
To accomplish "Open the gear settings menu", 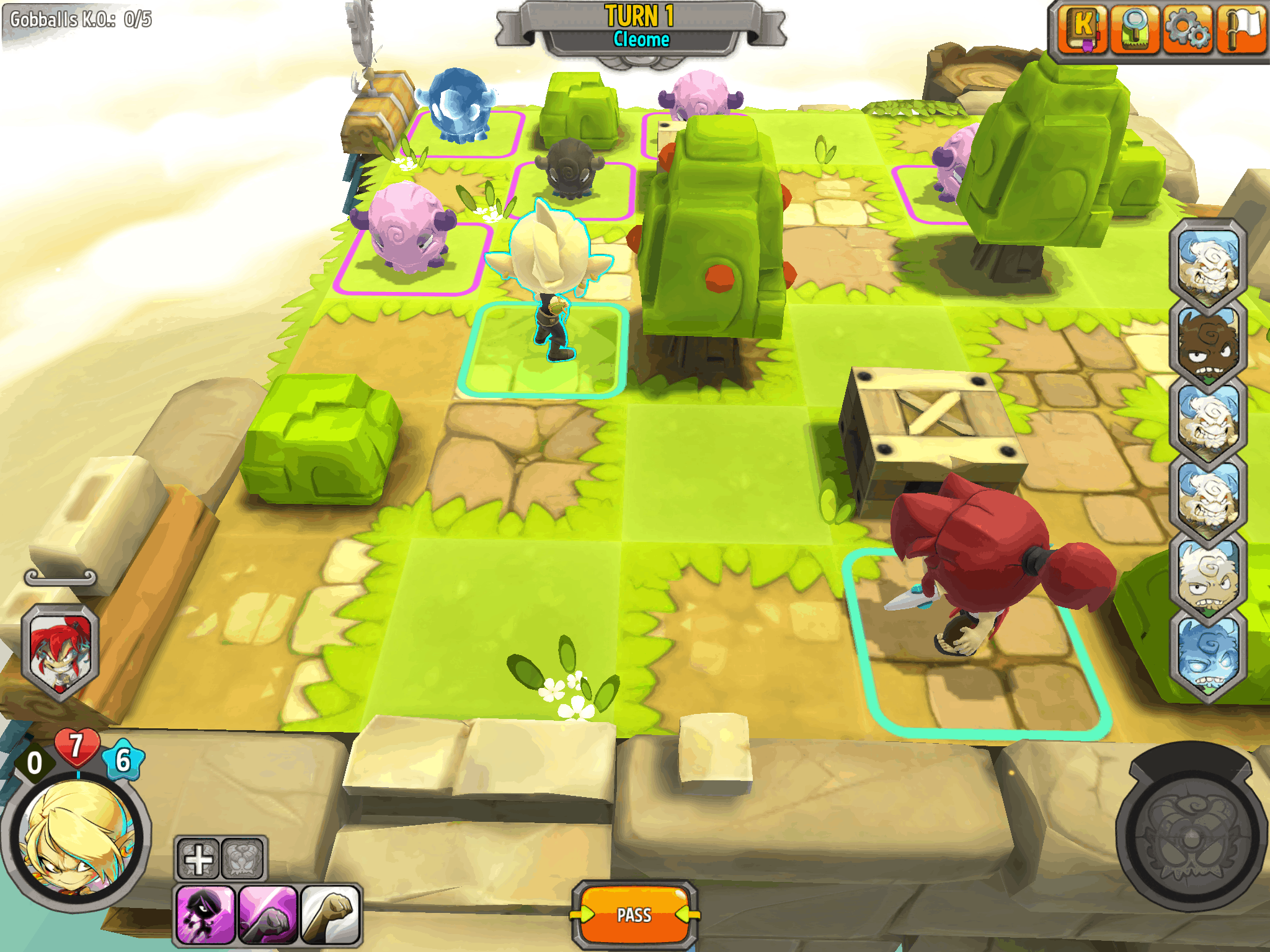I will click(1187, 29).
